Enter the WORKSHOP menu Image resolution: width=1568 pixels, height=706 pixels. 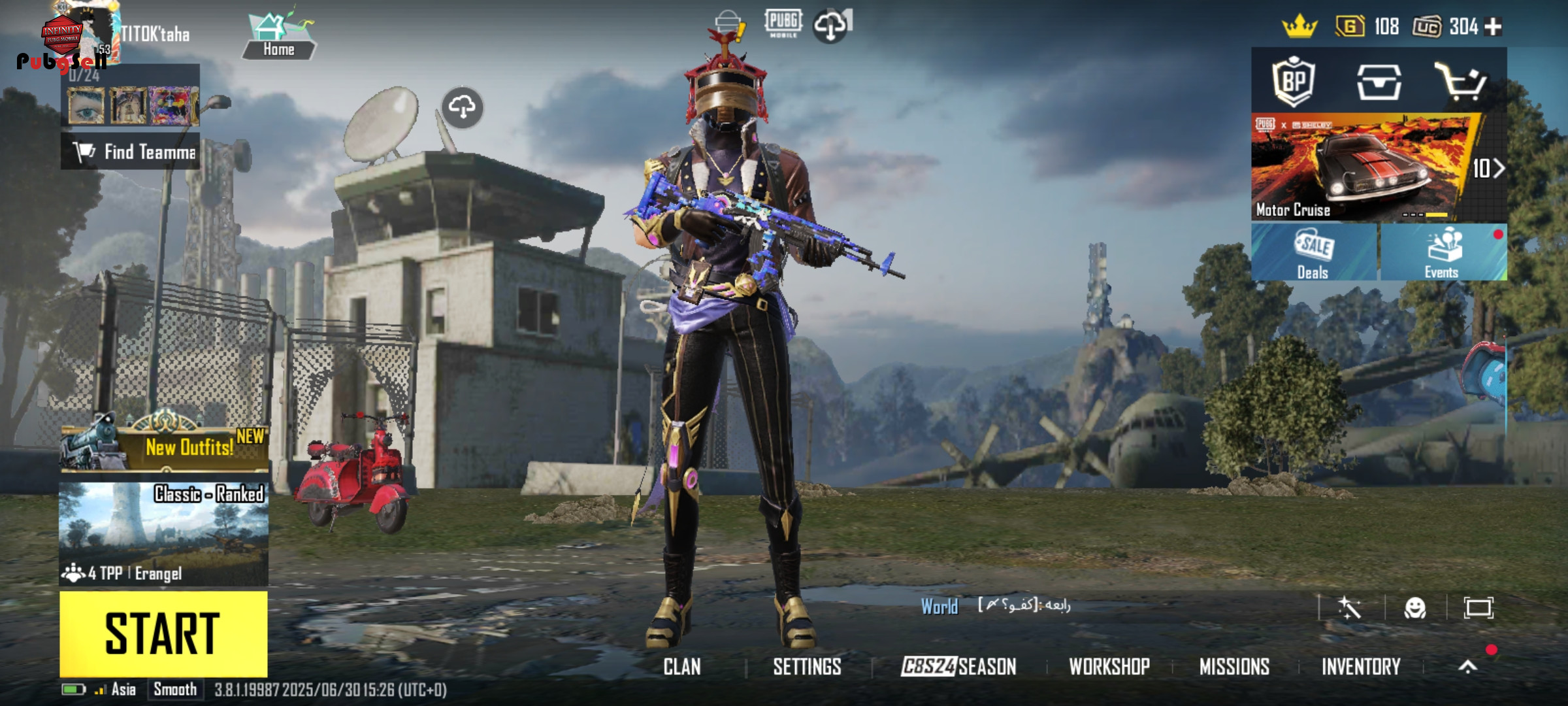pos(1109,667)
